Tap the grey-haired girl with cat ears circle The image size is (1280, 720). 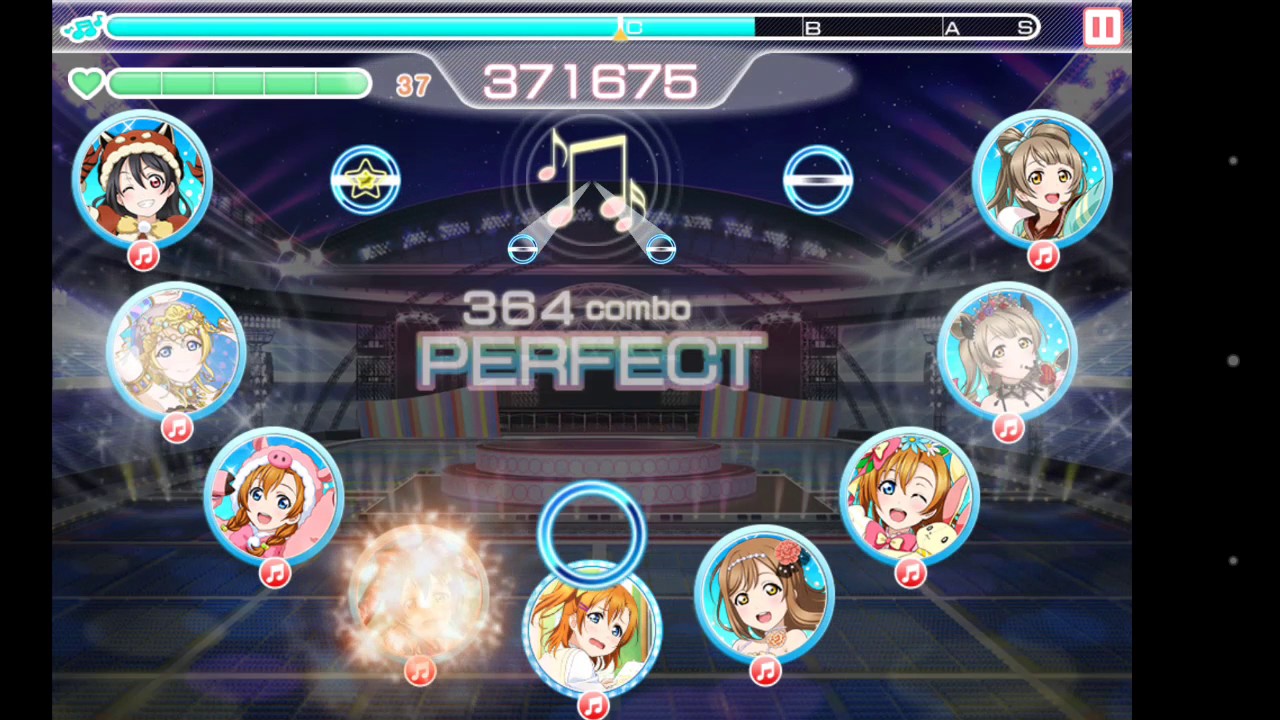pos(1007,349)
